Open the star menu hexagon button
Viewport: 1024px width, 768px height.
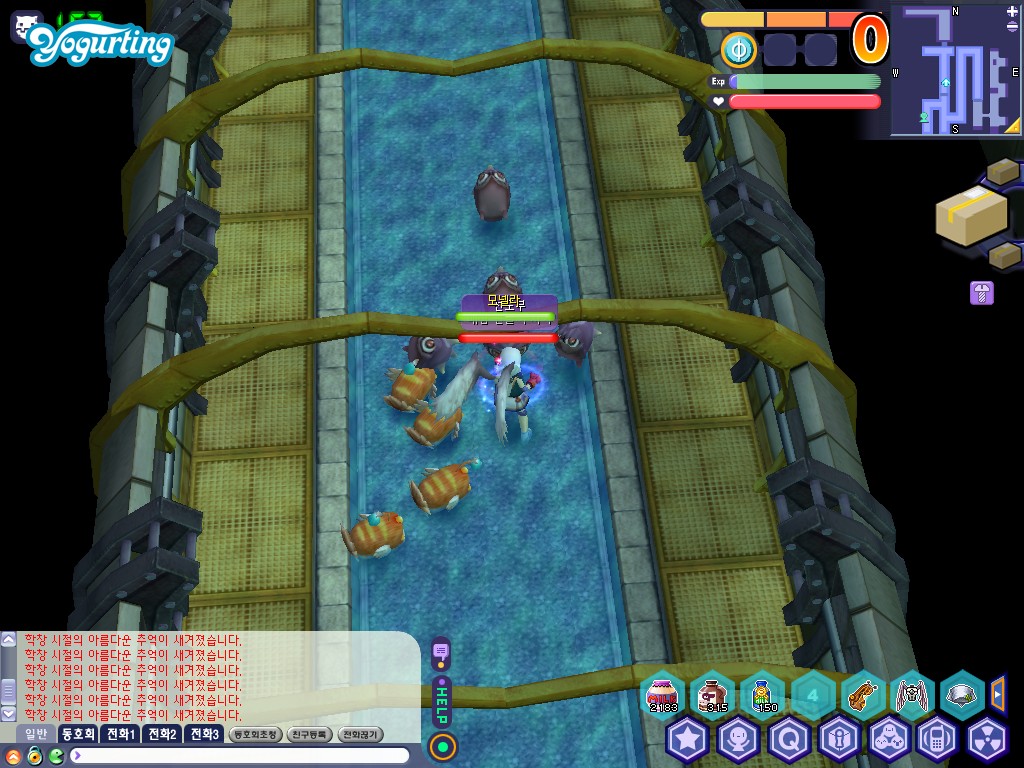pos(688,740)
